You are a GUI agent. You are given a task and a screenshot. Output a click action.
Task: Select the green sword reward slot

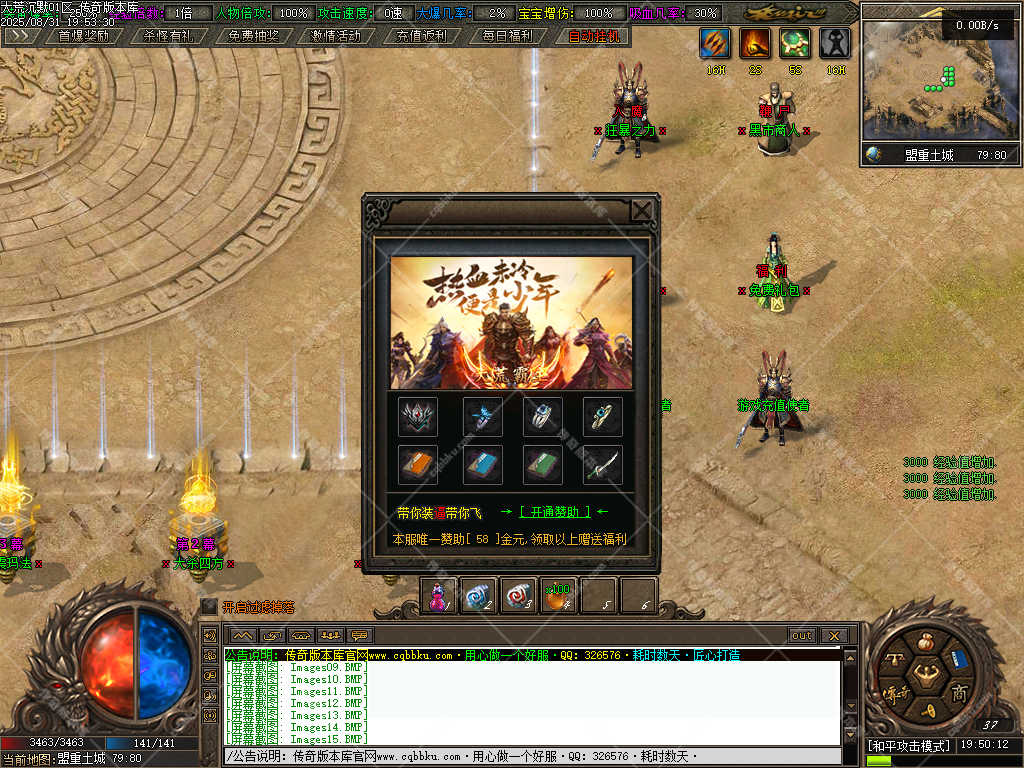603,465
